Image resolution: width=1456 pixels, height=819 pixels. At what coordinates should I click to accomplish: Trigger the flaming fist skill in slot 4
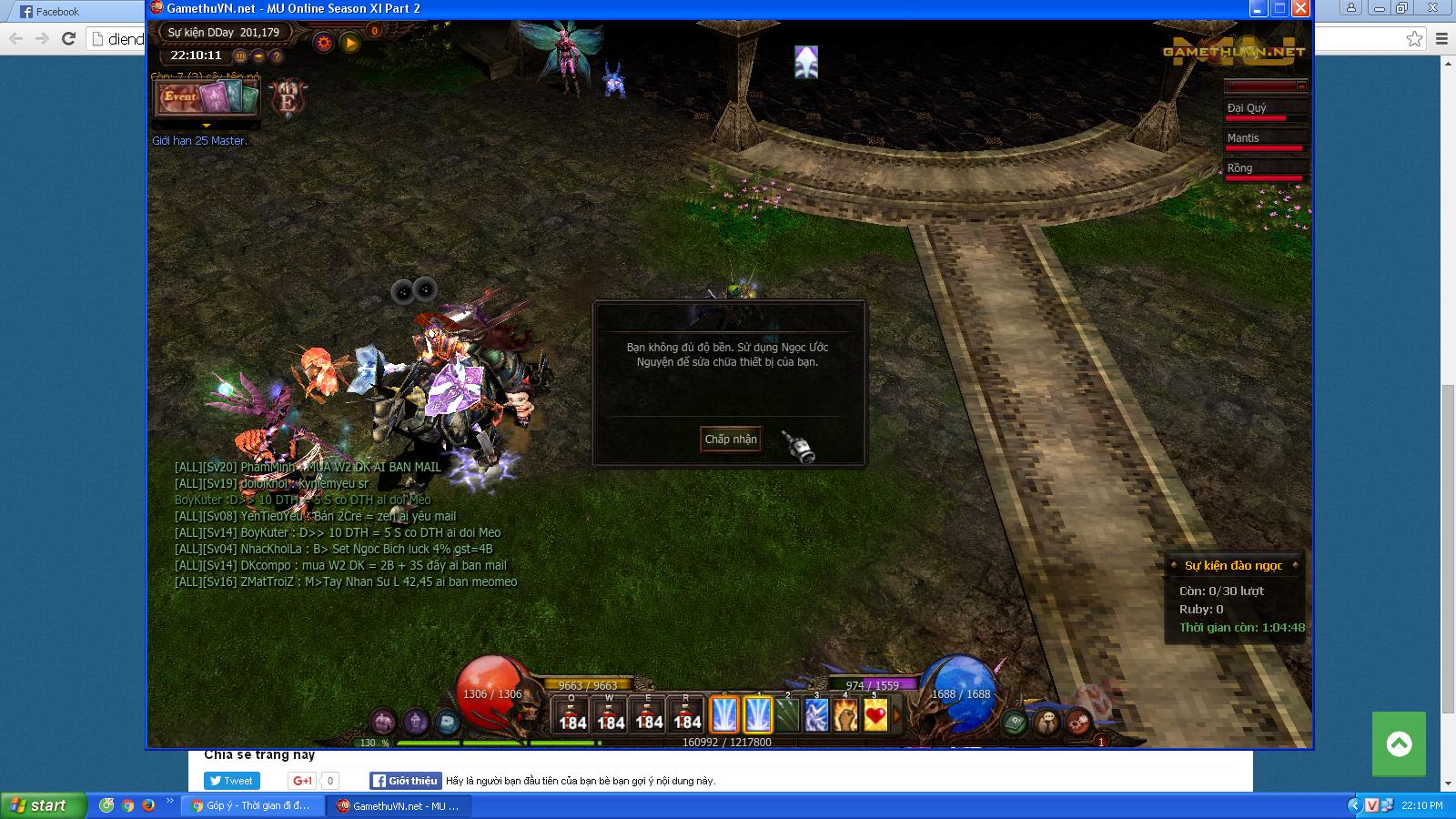click(x=846, y=715)
